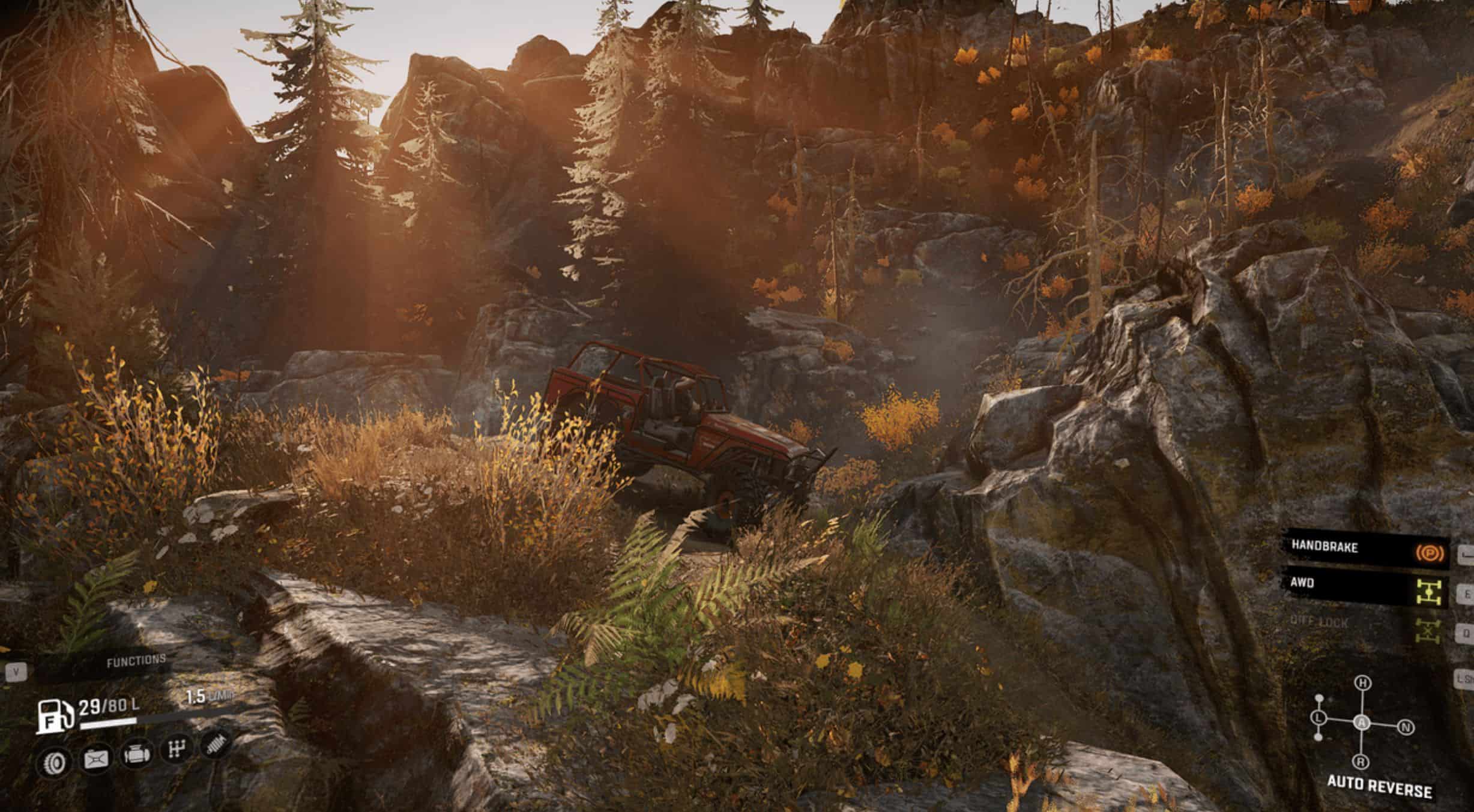The height and width of the screenshot is (812, 1474).
Task: Click the suspension spring damage icon
Action: point(216,745)
